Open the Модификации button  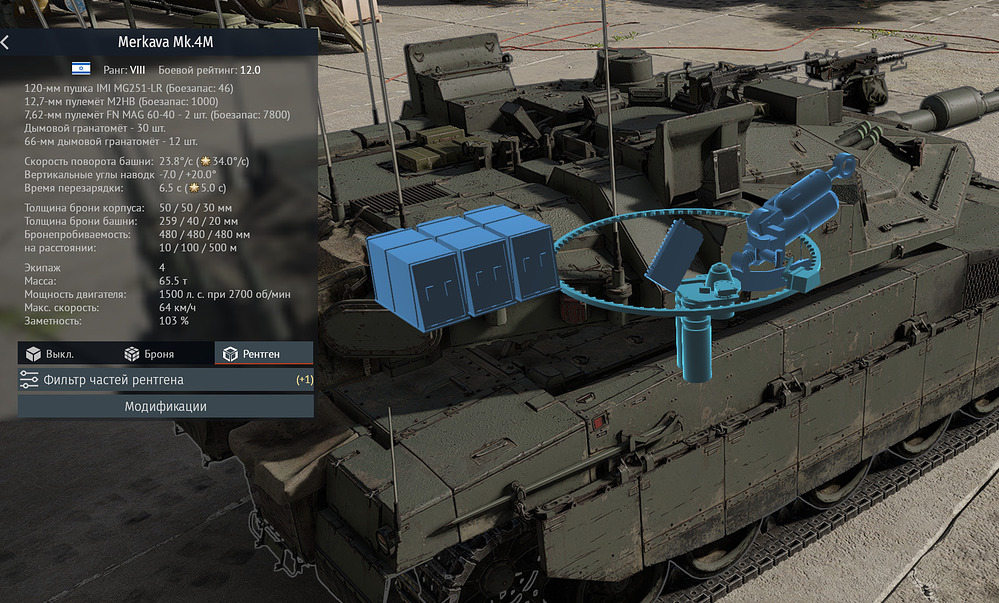pos(165,406)
